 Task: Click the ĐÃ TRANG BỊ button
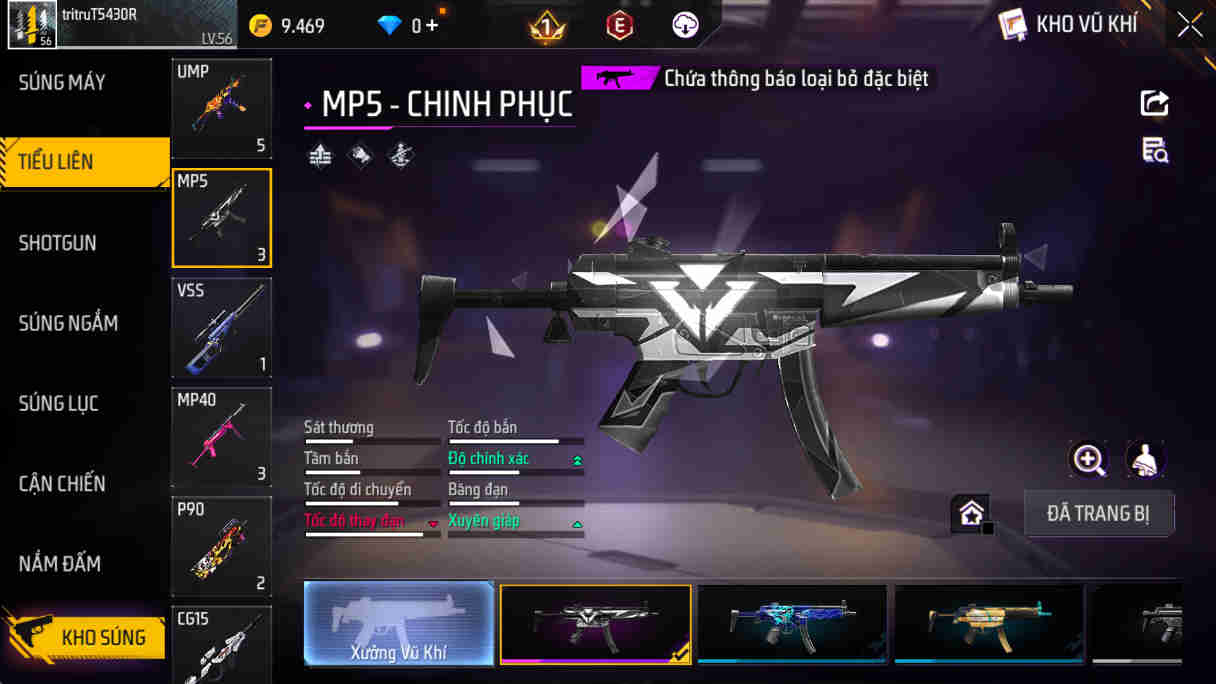(x=1098, y=514)
